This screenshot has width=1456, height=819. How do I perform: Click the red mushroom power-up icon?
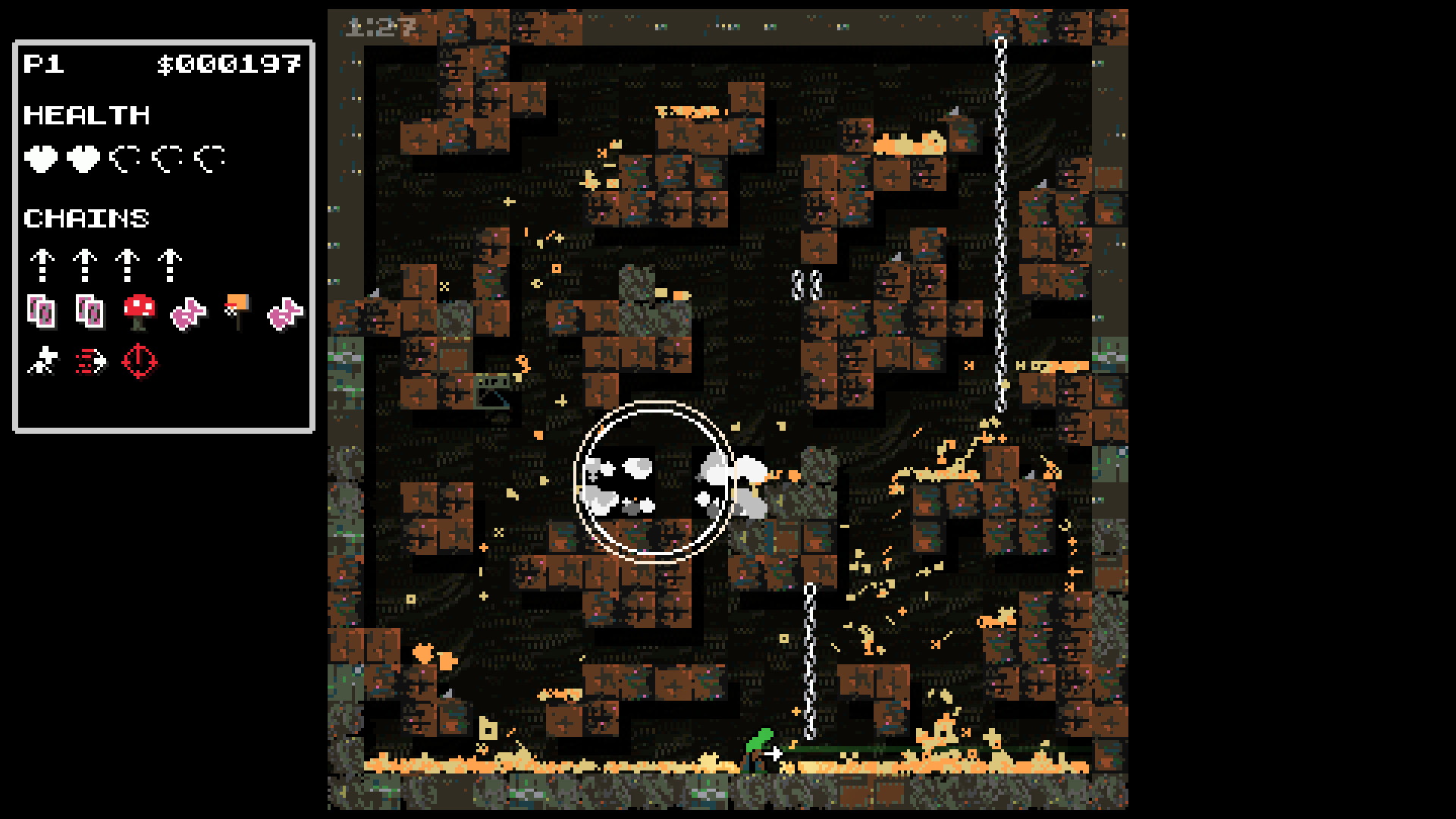[139, 309]
